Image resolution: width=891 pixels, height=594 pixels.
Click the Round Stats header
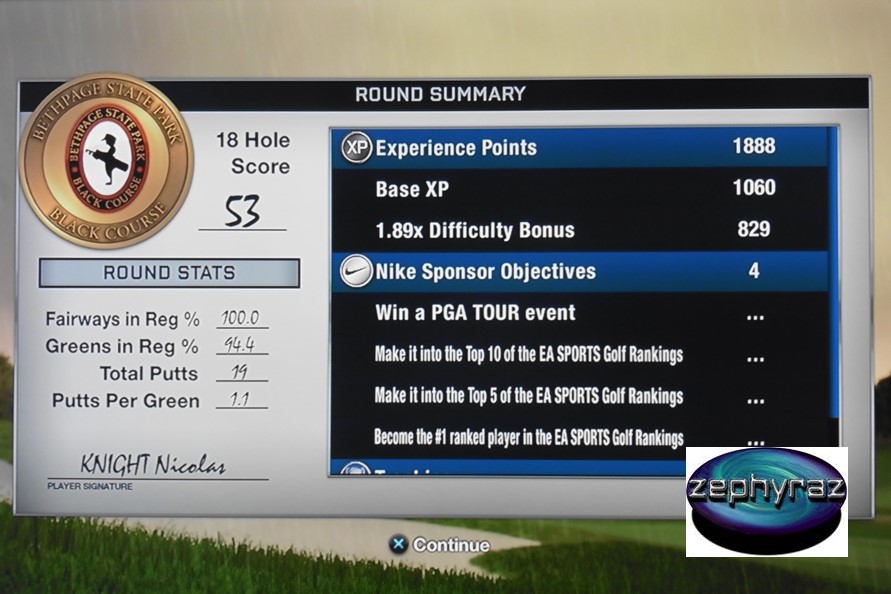coord(169,273)
